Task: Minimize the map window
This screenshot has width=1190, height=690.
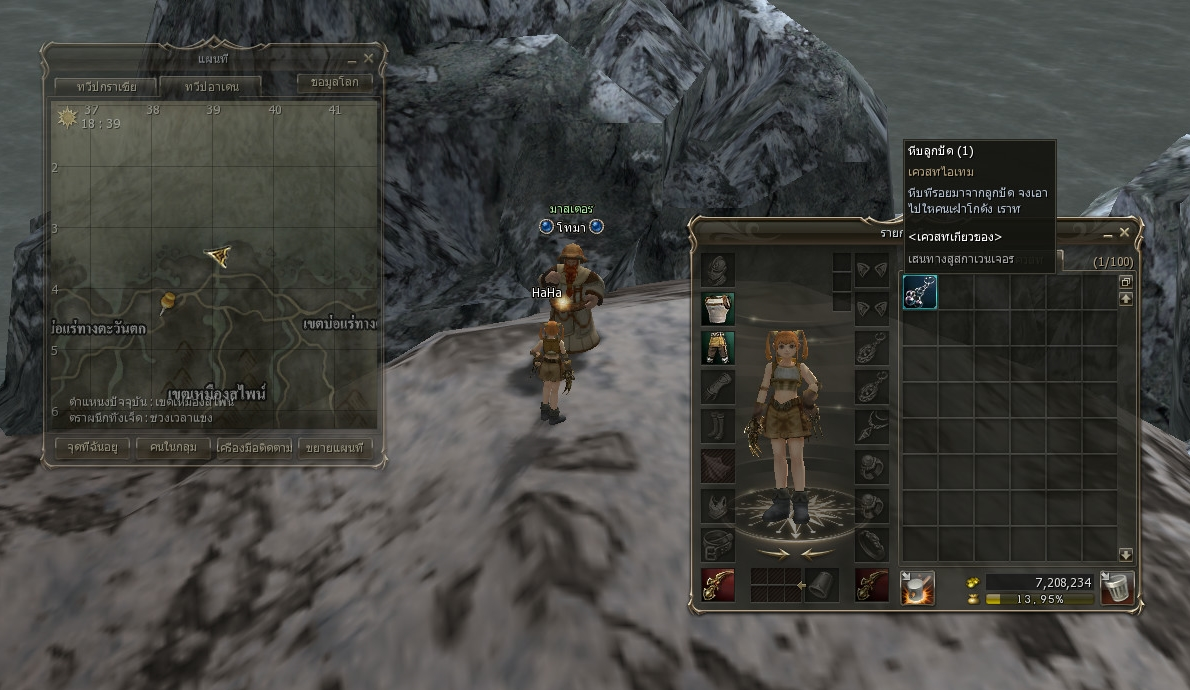Action: 352,59
